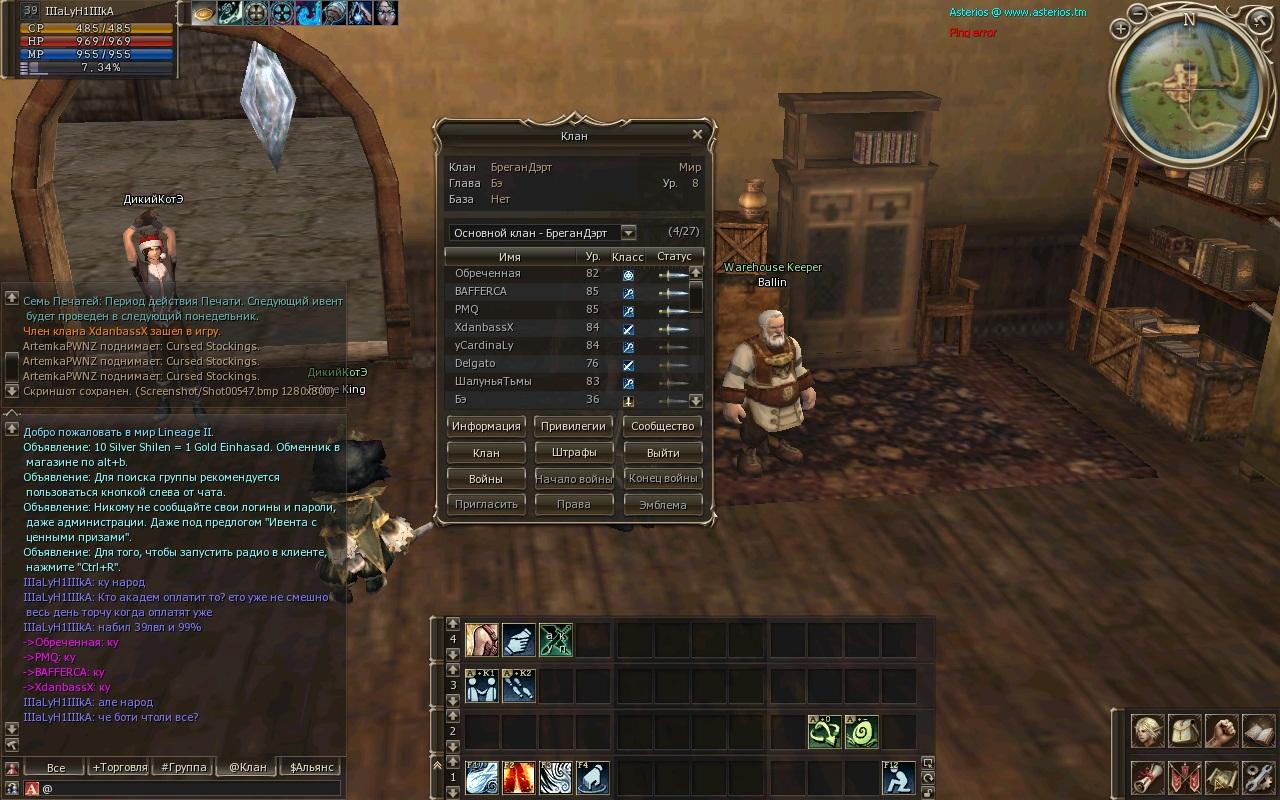Open the clan Сообщество board
Image resolution: width=1280 pixels, height=800 pixels.
(x=662, y=426)
